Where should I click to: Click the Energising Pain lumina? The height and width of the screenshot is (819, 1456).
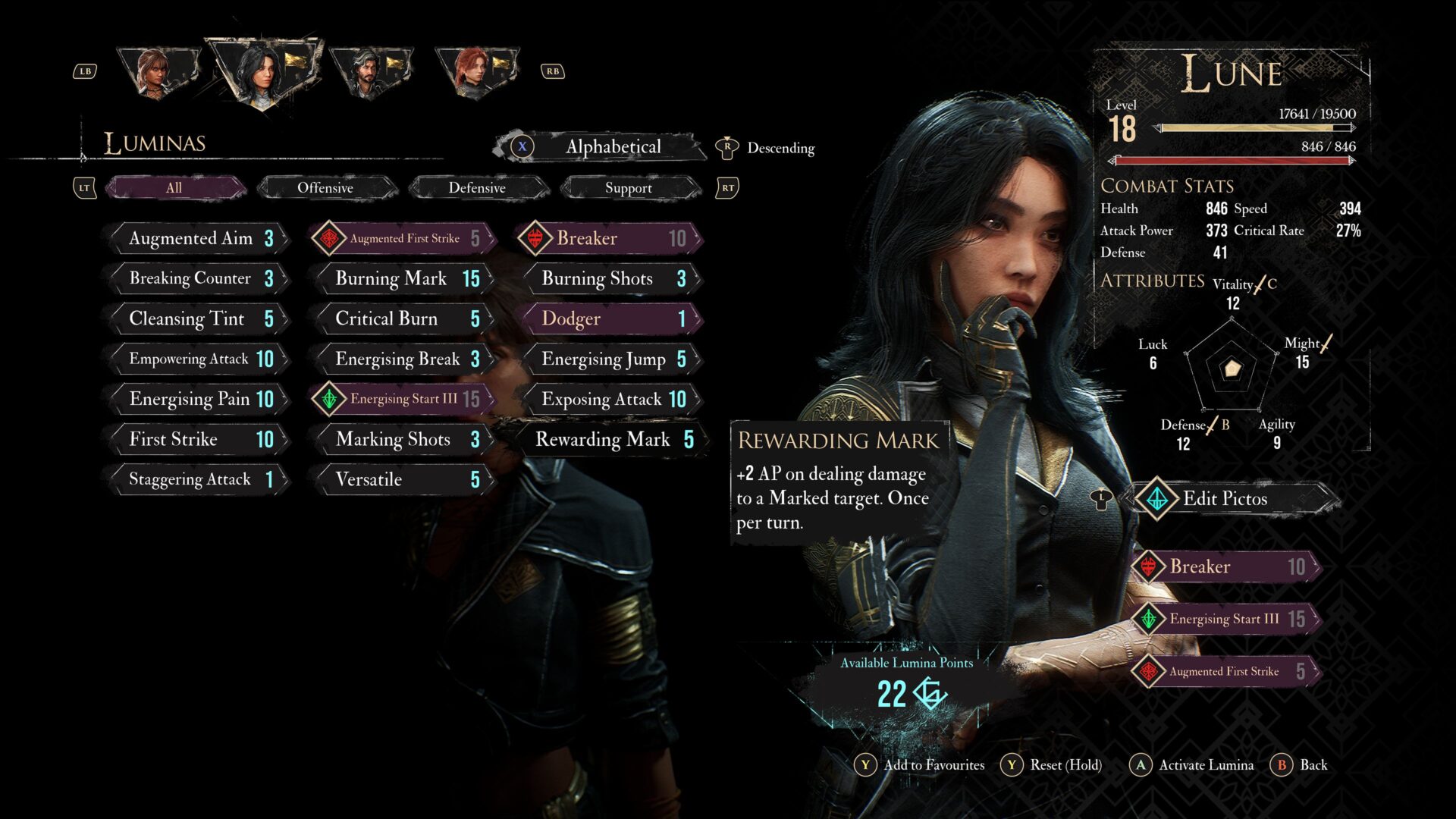(199, 399)
